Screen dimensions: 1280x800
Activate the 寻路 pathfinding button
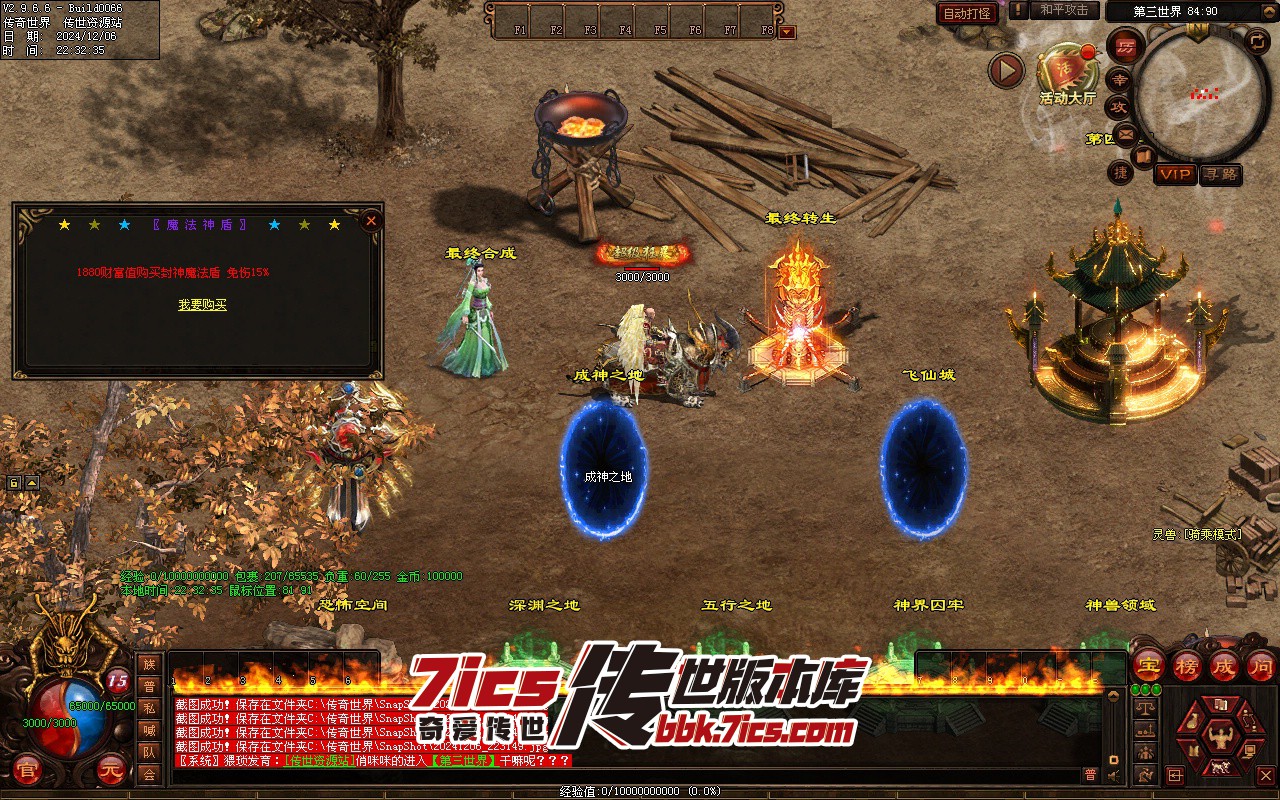pos(1220,174)
